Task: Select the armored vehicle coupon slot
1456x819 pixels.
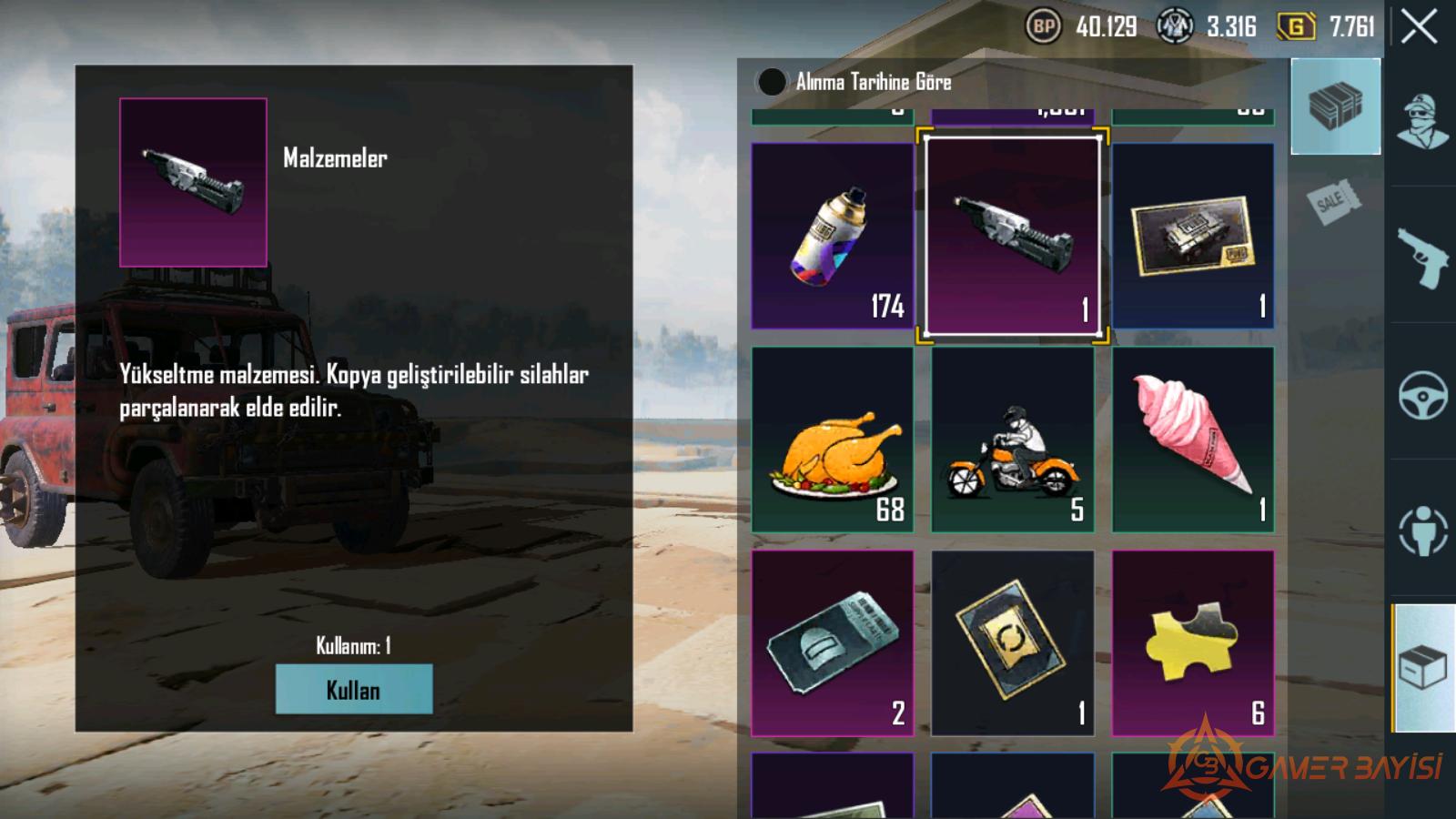Action: pos(1192,236)
